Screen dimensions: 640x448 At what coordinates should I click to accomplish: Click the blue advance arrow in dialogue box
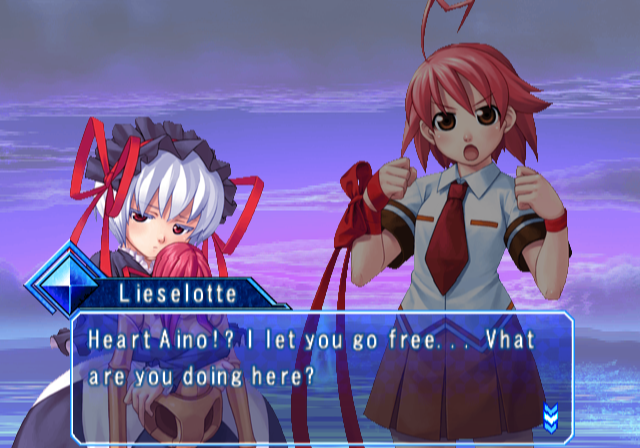[x=549, y=415]
